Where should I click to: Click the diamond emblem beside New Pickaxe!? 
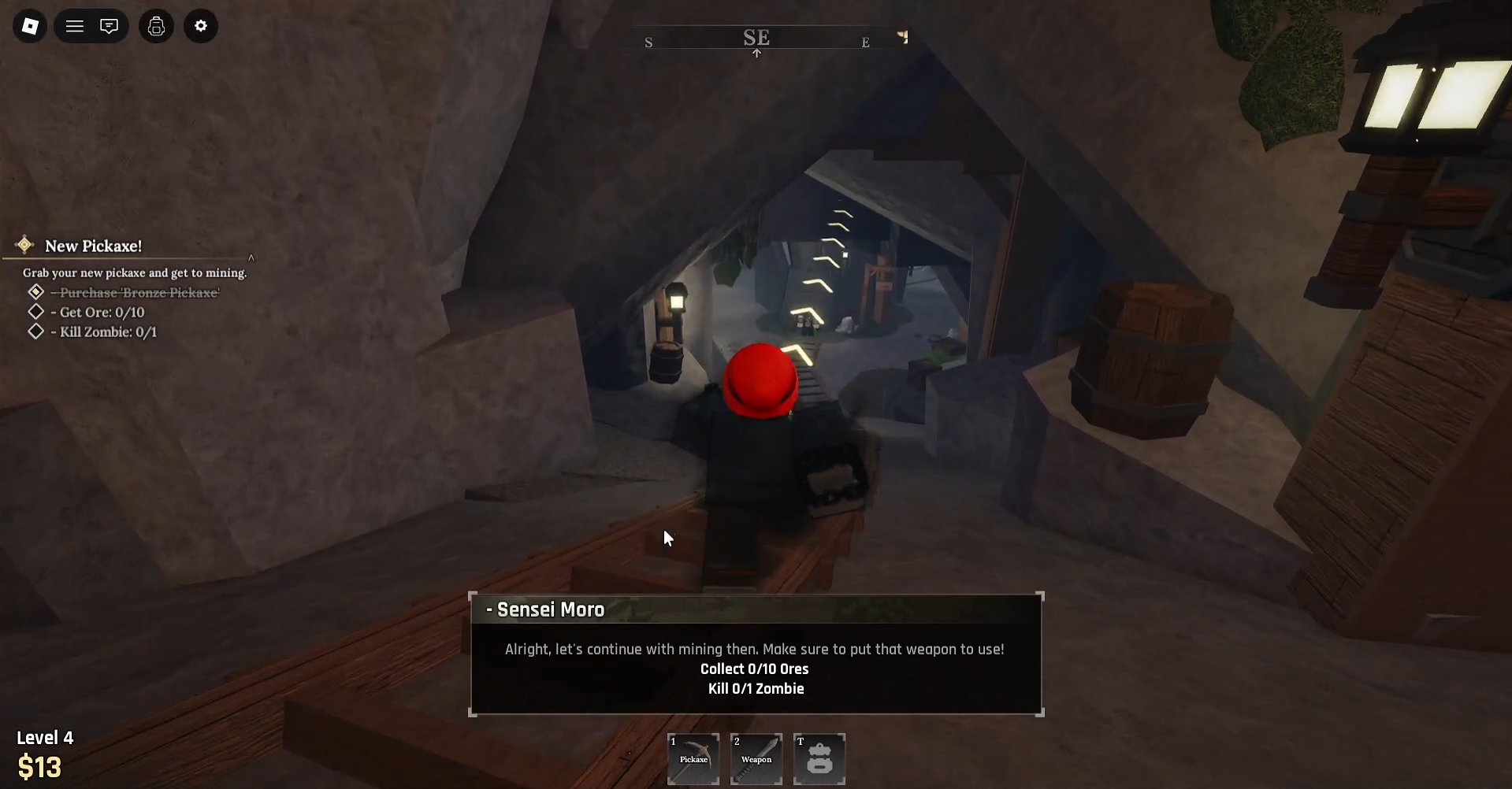coord(24,244)
